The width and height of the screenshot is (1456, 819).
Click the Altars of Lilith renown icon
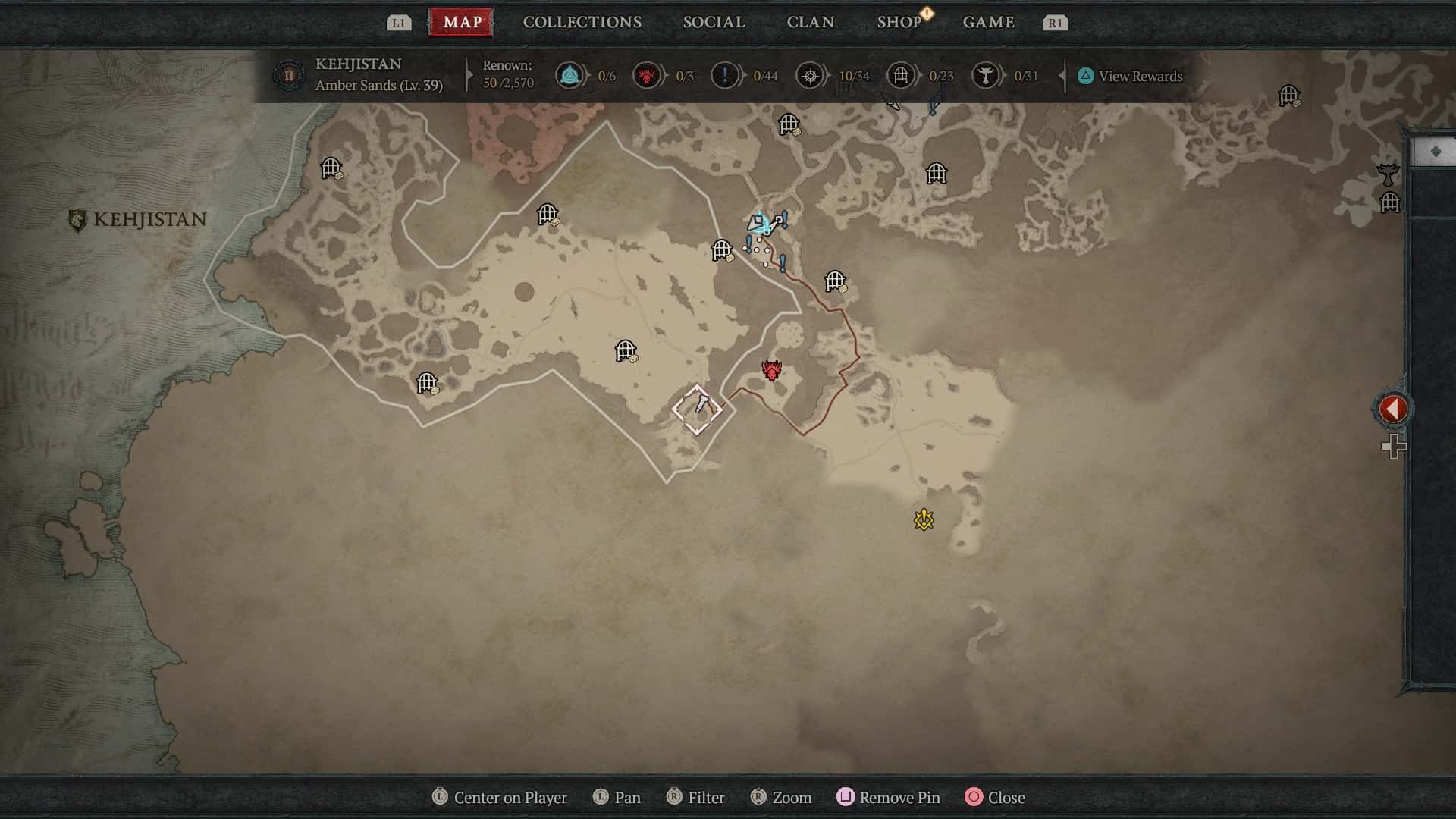(985, 76)
